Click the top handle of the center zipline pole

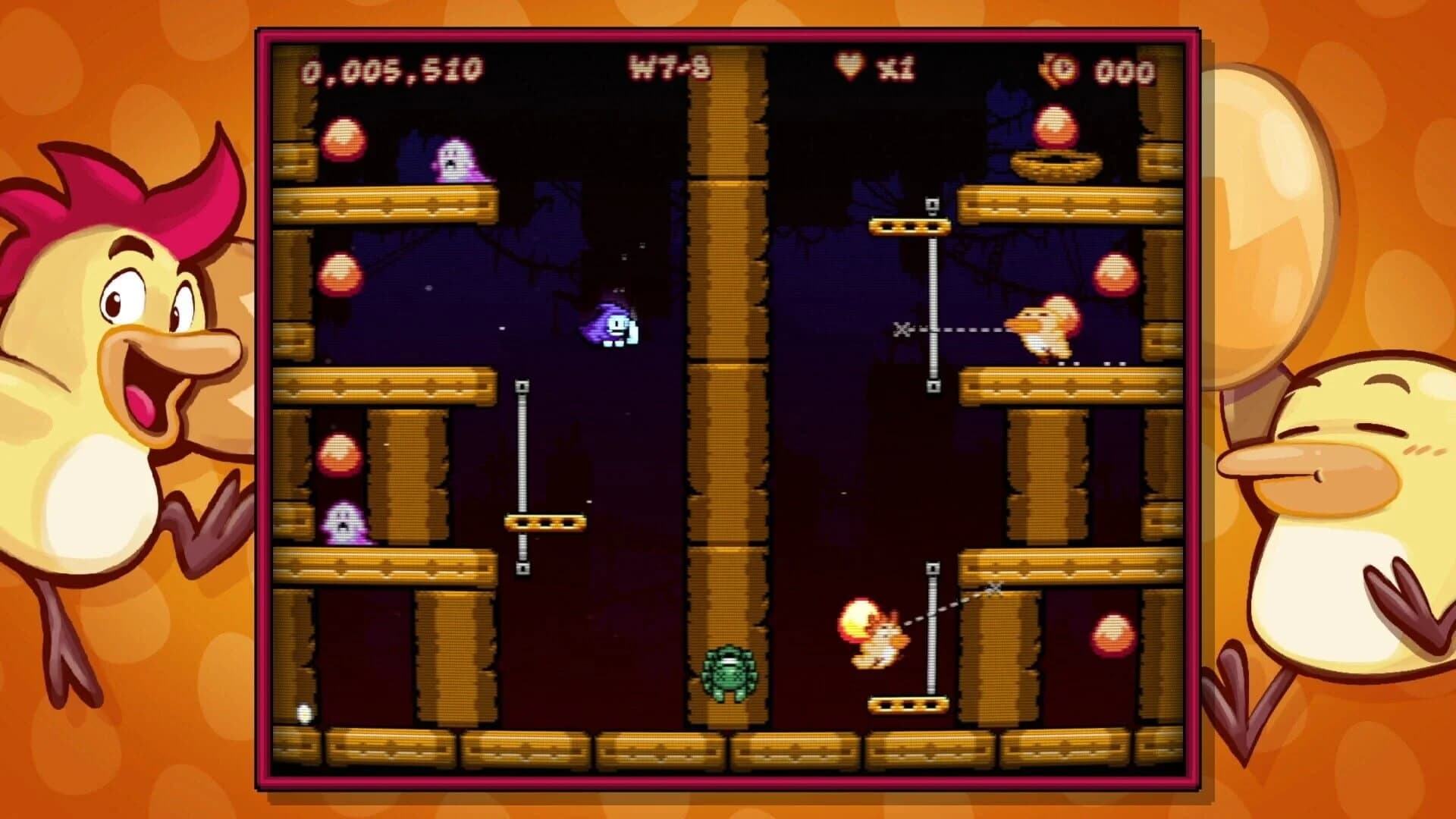click(x=522, y=387)
